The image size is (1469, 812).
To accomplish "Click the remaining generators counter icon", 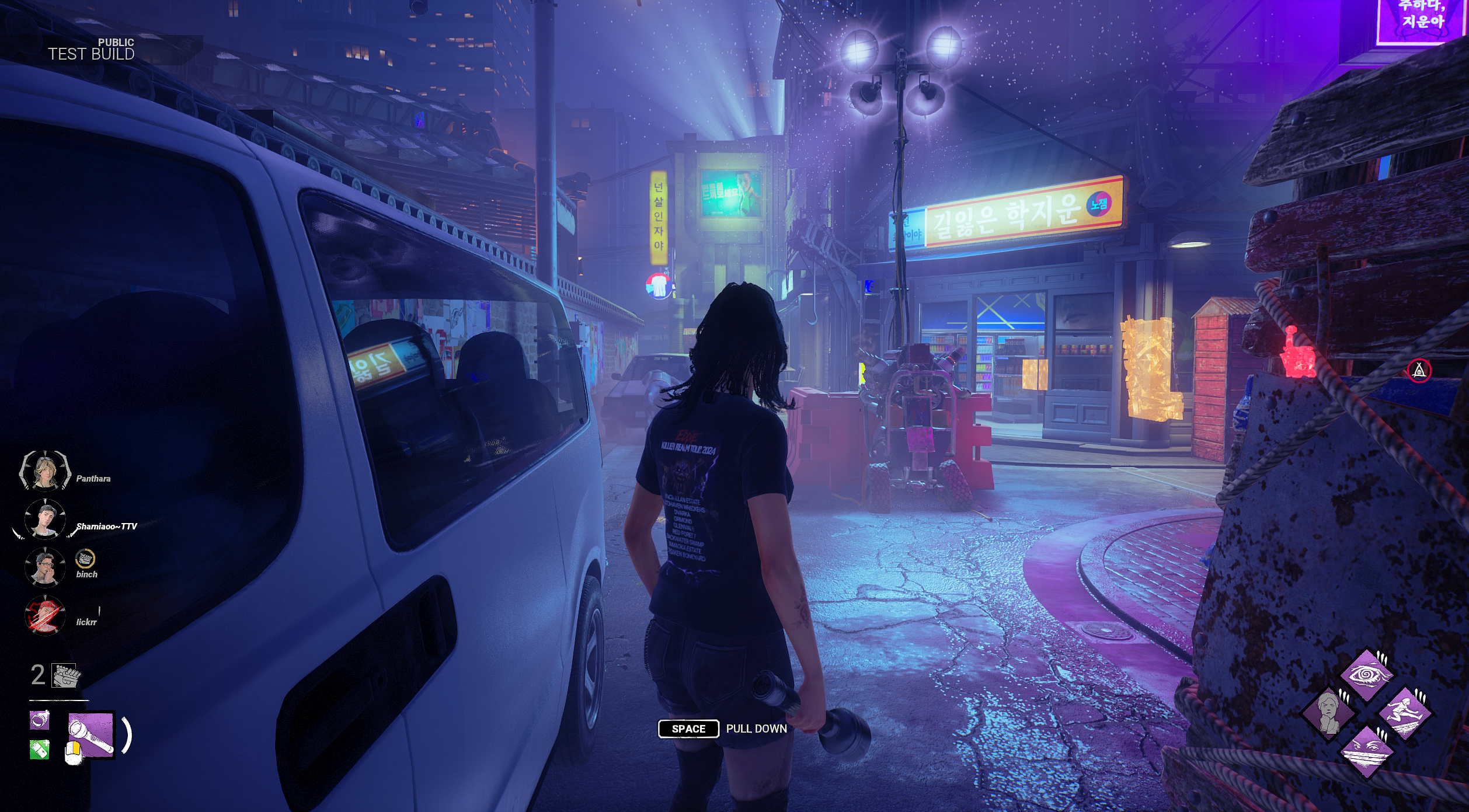I will [65, 675].
